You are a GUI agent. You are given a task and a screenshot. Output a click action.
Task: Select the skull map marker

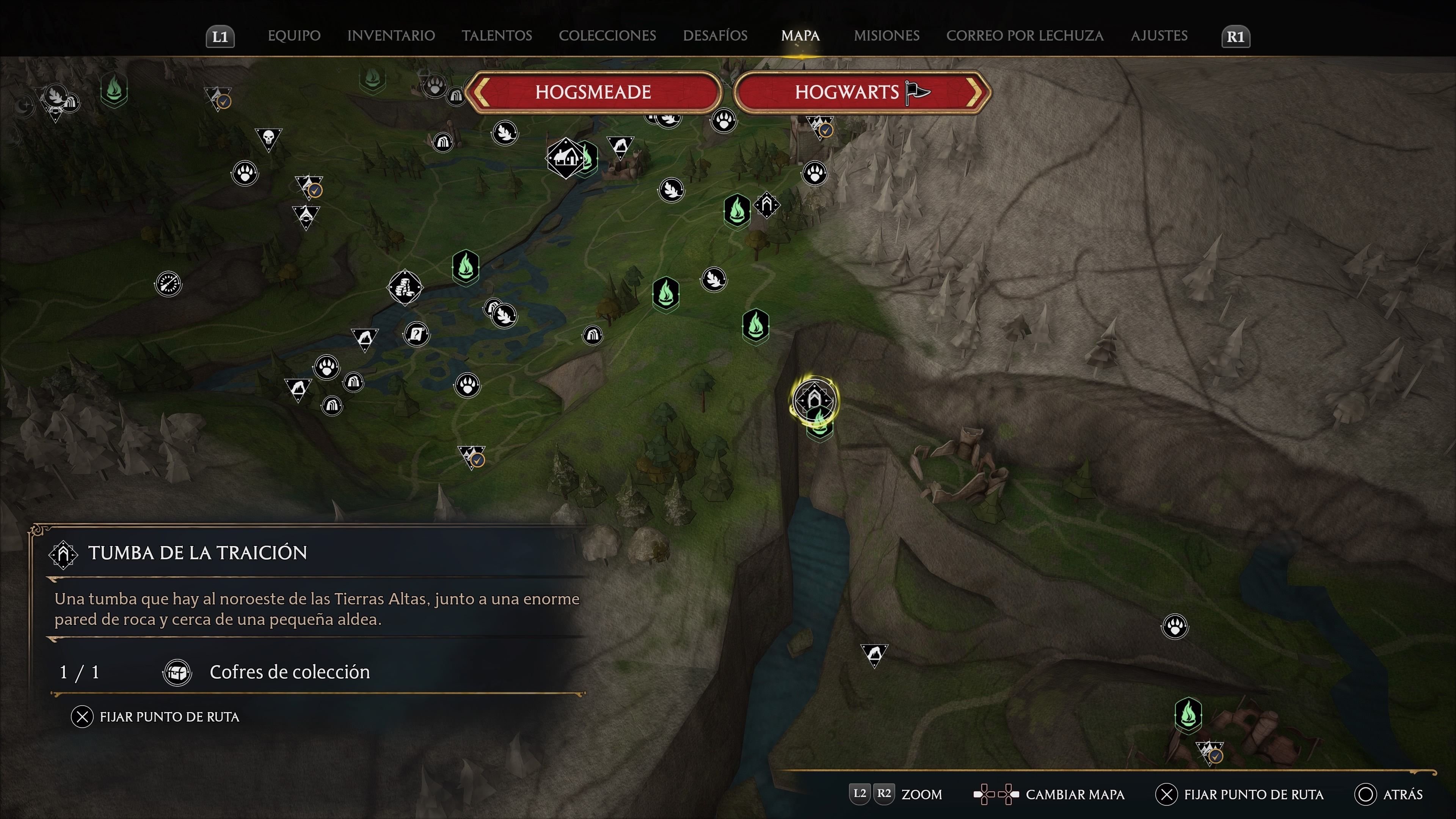click(268, 137)
